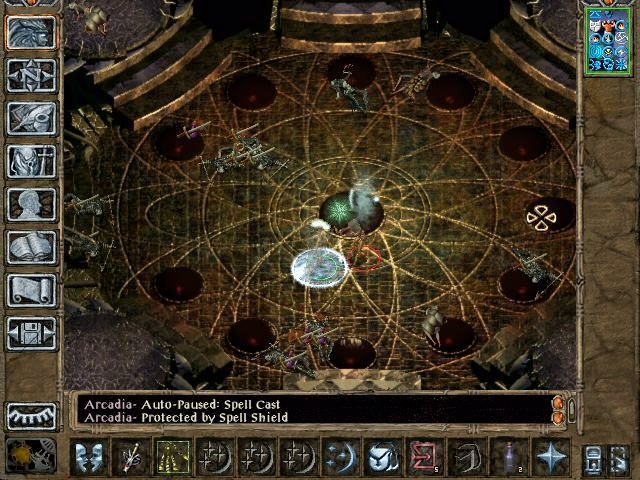Open the options menu with the floppy disk
The image size is (640, 480).
pyautogui.click(x=31, y=333)
